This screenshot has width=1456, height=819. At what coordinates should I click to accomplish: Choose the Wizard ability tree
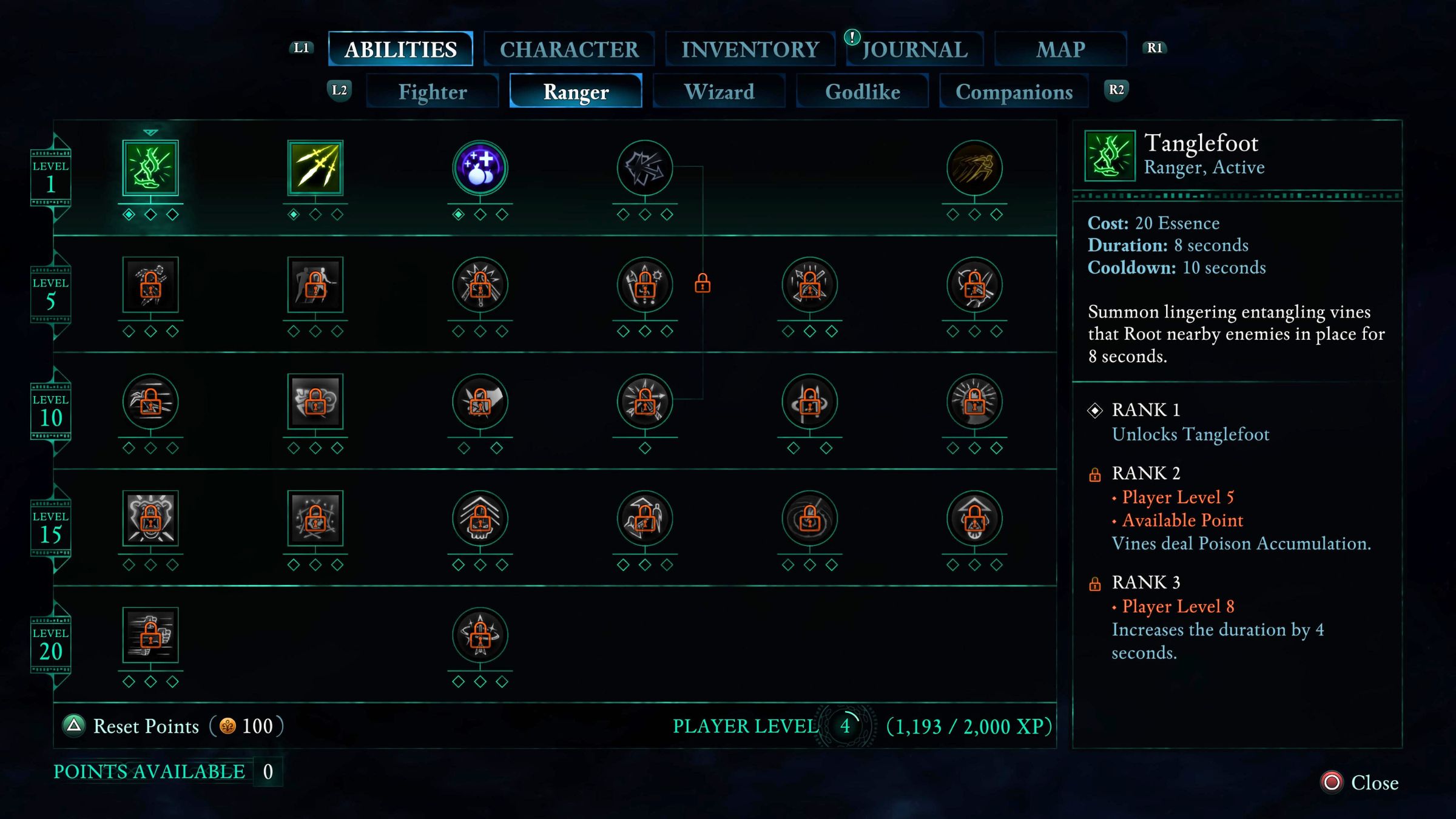coord(719,92)
